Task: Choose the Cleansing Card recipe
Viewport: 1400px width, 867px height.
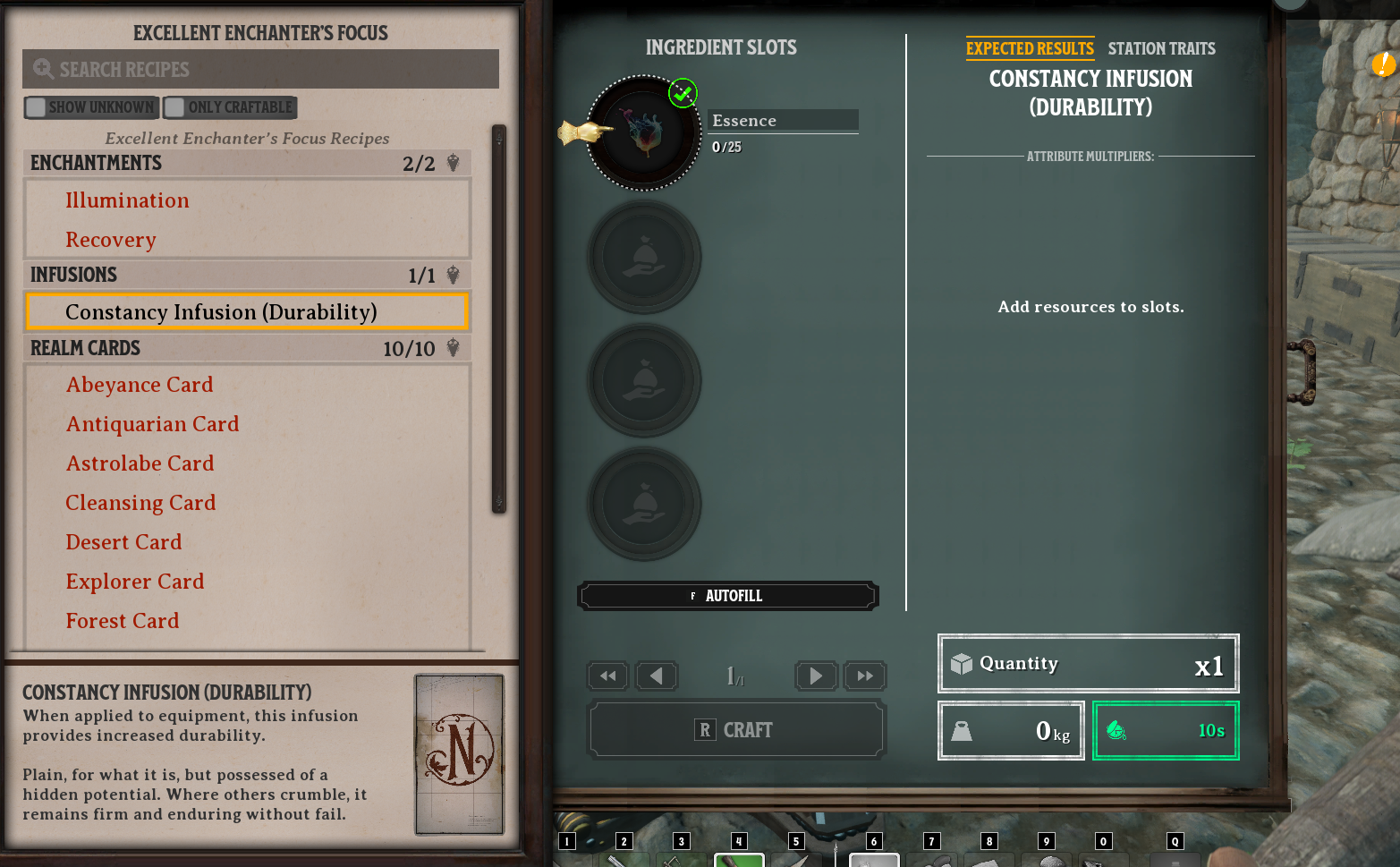Action: pos(140,503)
